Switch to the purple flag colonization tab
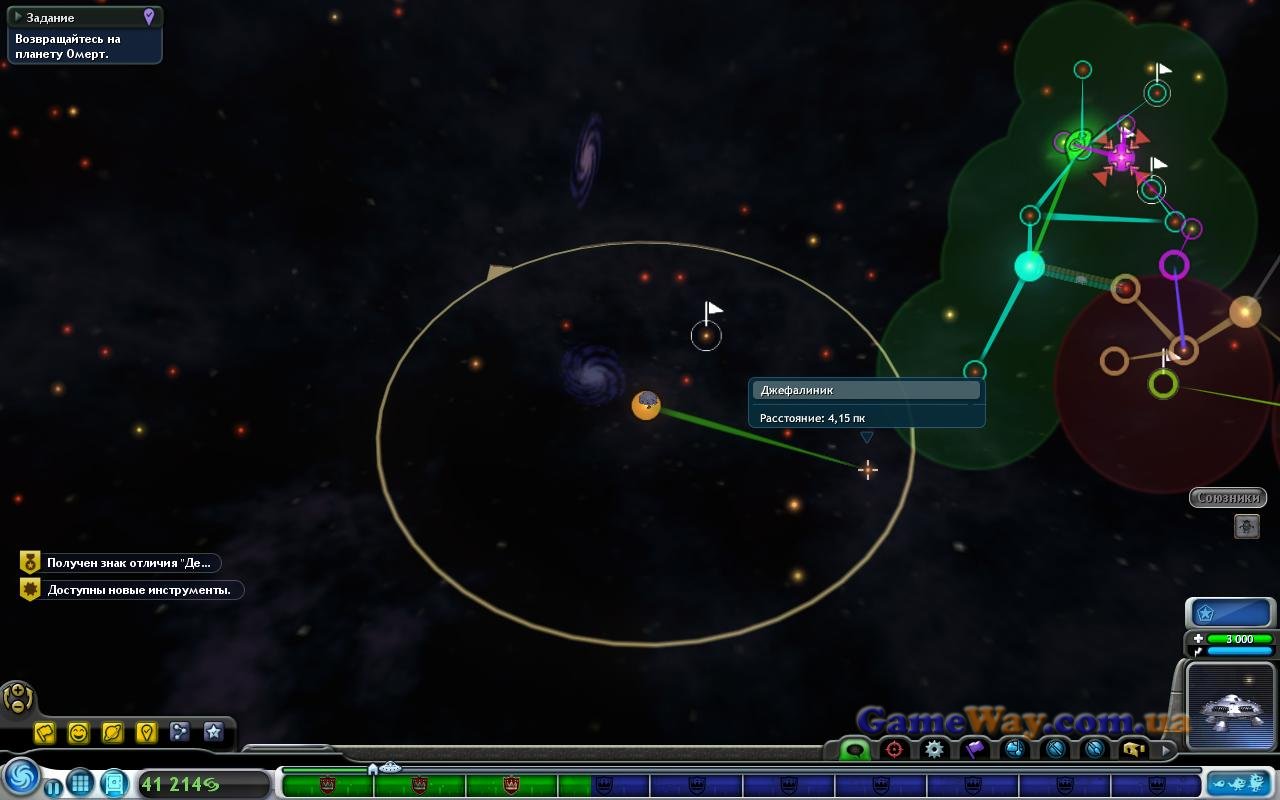This screenshot has width=1280, height=800. point(974,749)
